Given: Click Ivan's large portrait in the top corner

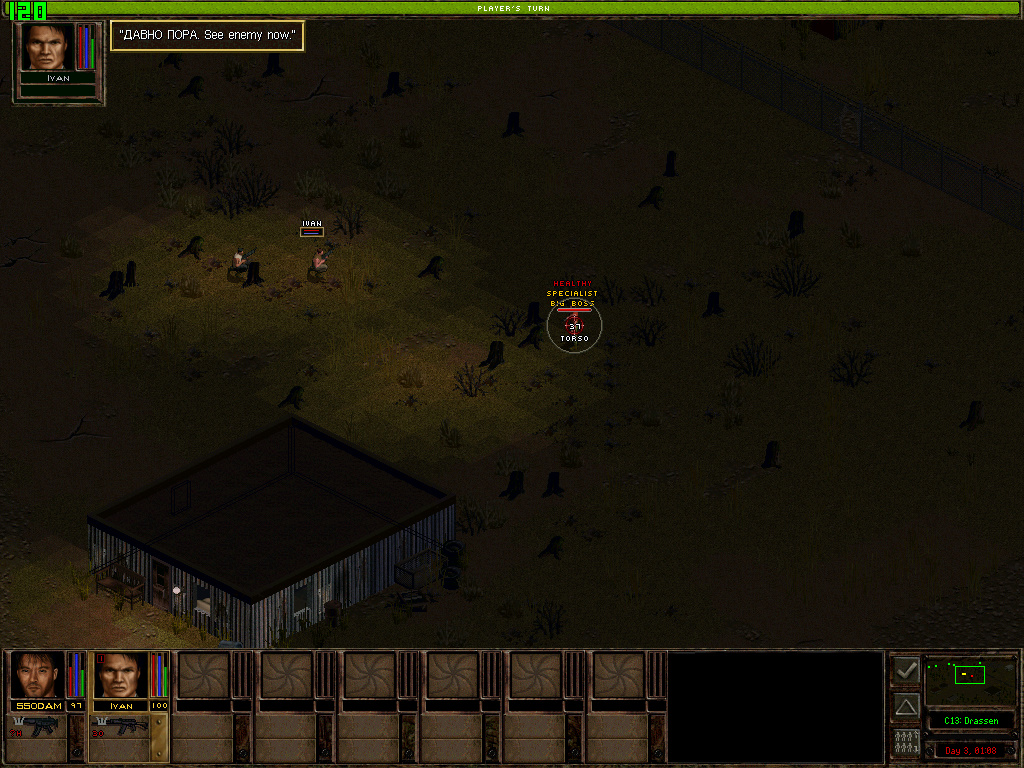Looking at the screenshot, I should (x=46, y=46).
